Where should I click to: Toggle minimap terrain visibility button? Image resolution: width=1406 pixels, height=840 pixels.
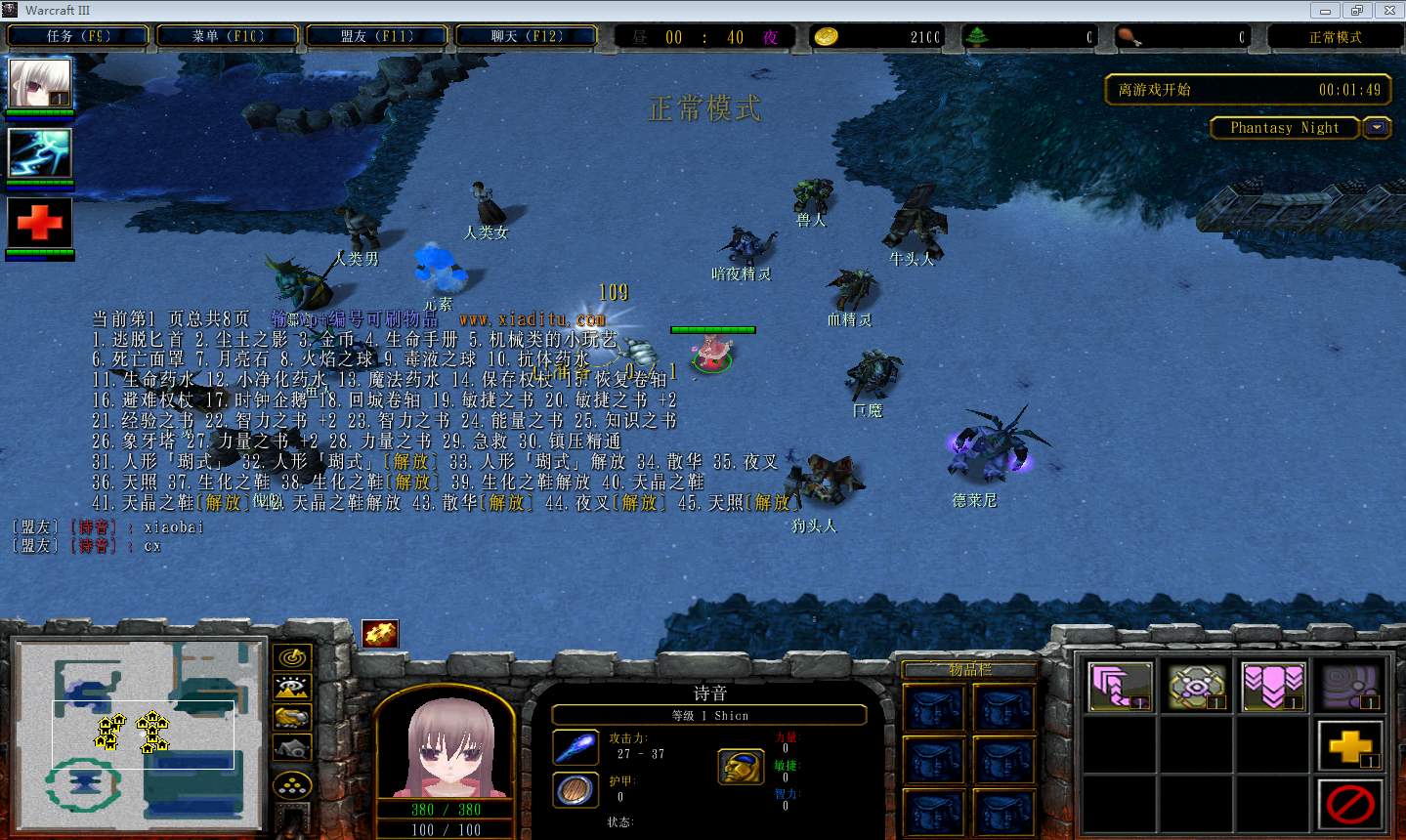292,688
